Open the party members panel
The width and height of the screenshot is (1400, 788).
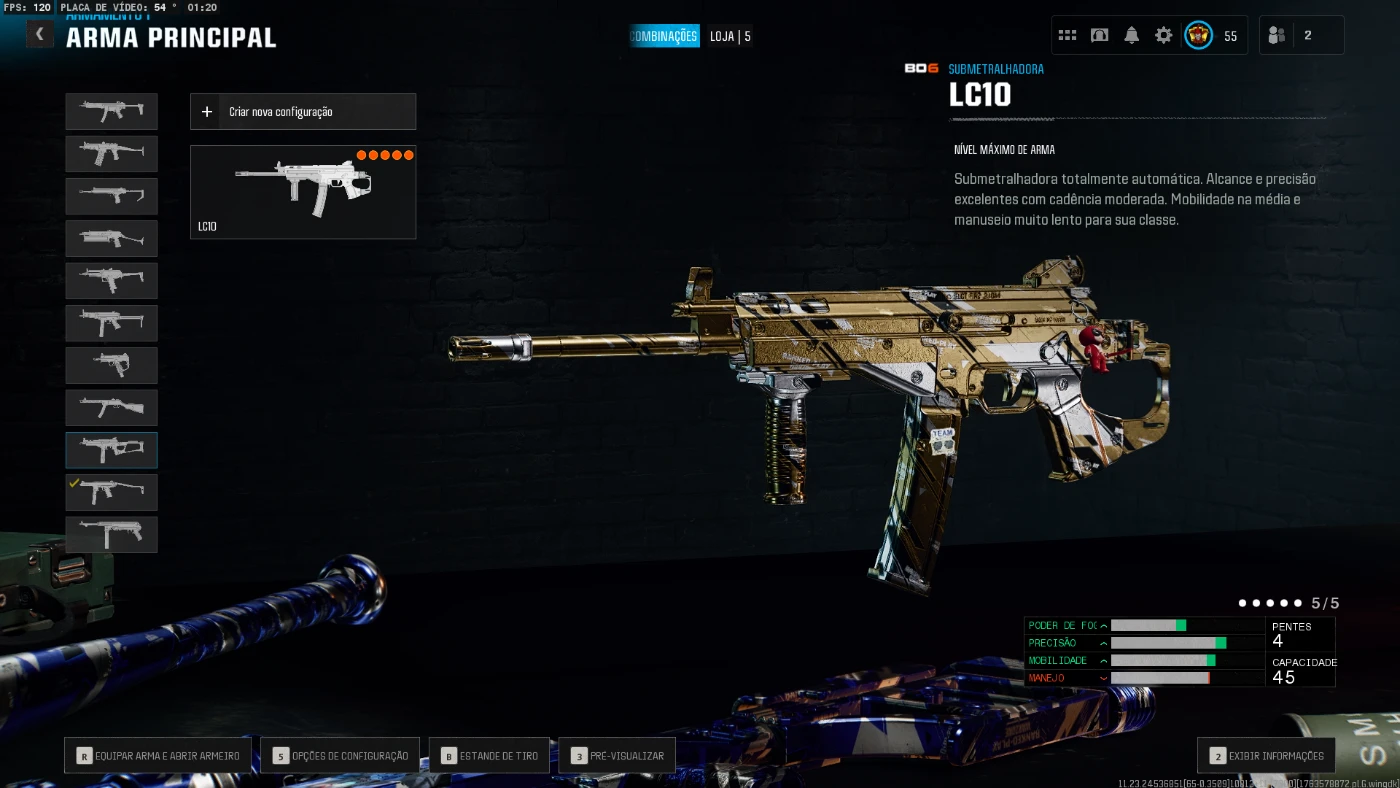1300,35
